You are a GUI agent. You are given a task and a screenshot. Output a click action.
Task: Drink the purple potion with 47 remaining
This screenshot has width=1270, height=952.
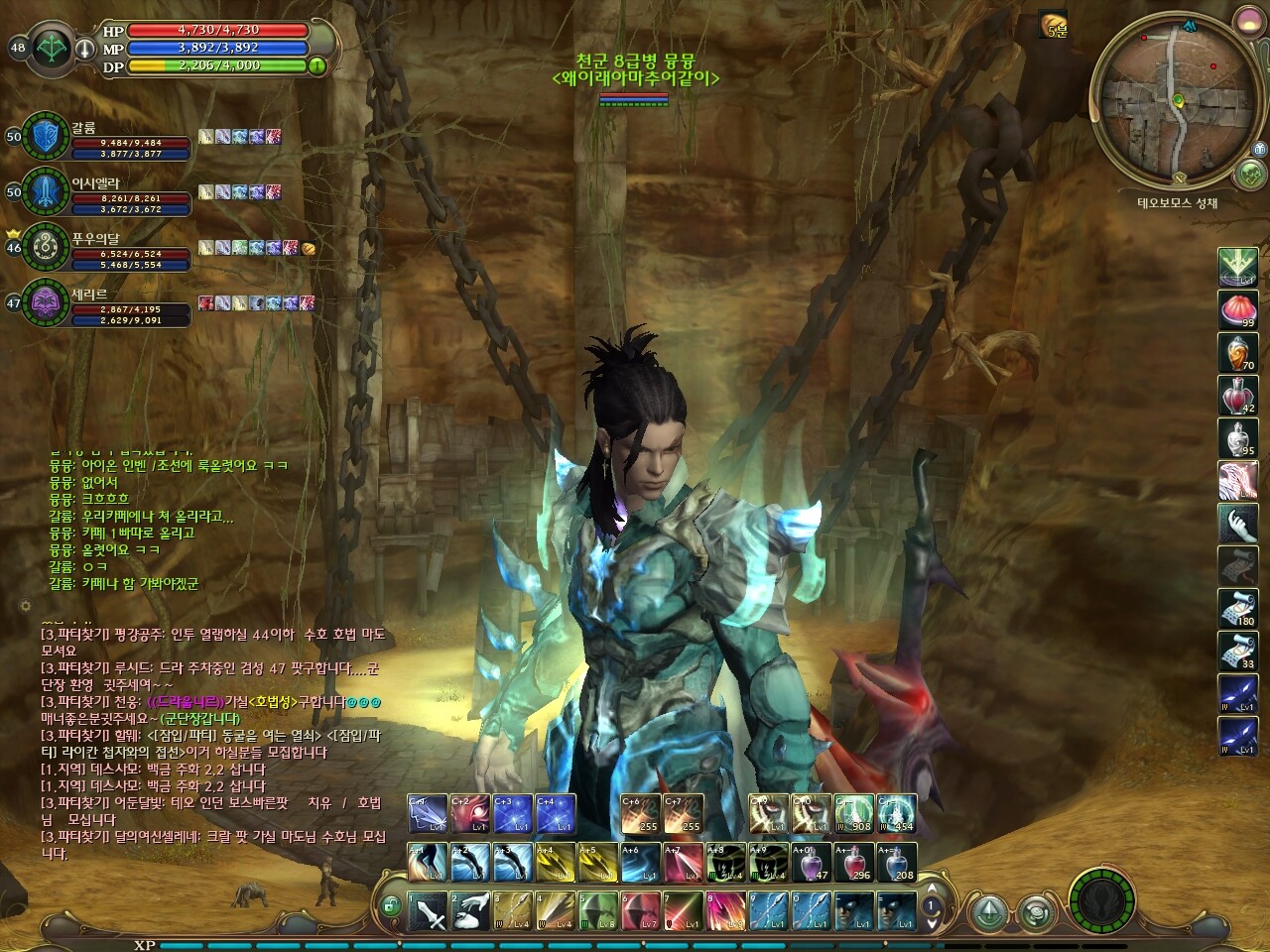pos(813,862)
